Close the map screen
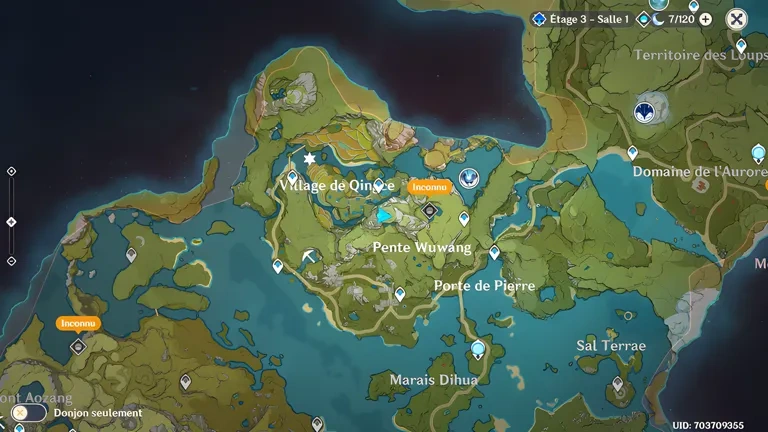The height and width of the screenshot is (432, 768). (x=736, y=19)
